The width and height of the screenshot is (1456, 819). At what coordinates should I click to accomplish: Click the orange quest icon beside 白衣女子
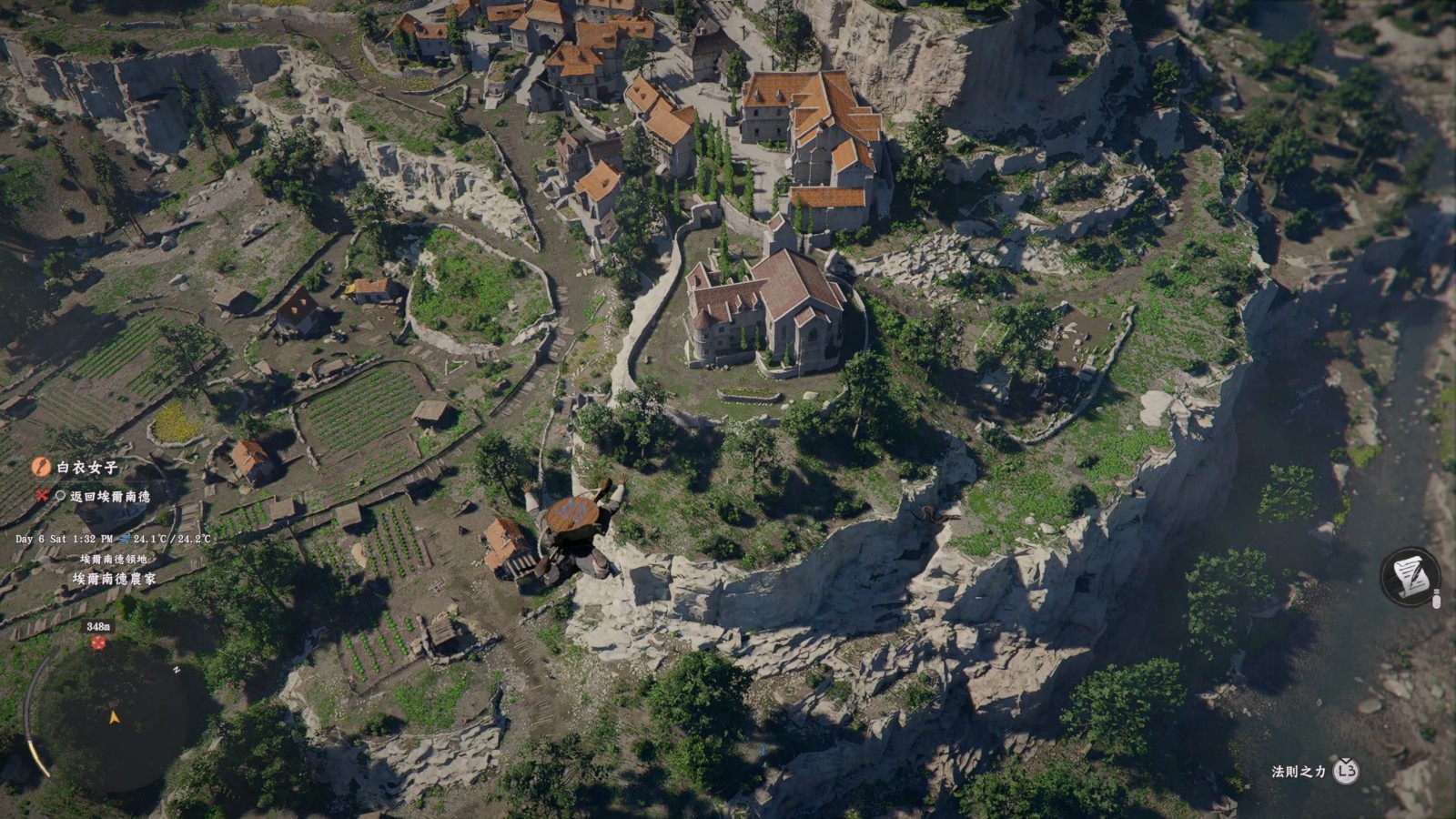coord(40,467)
